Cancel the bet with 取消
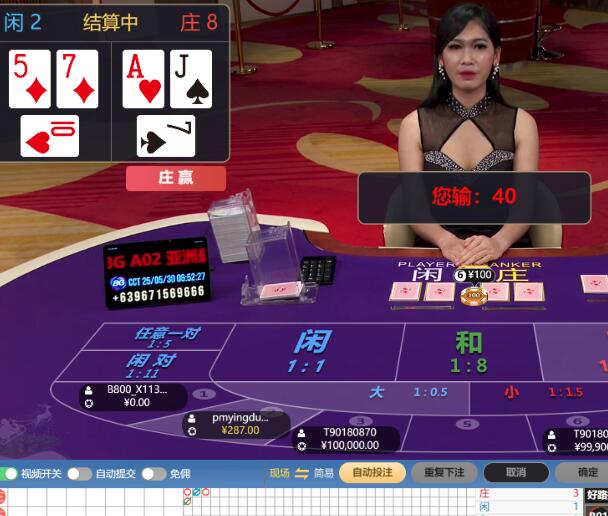608x516 pixels. pyautogui.click(x=515, y=472)
